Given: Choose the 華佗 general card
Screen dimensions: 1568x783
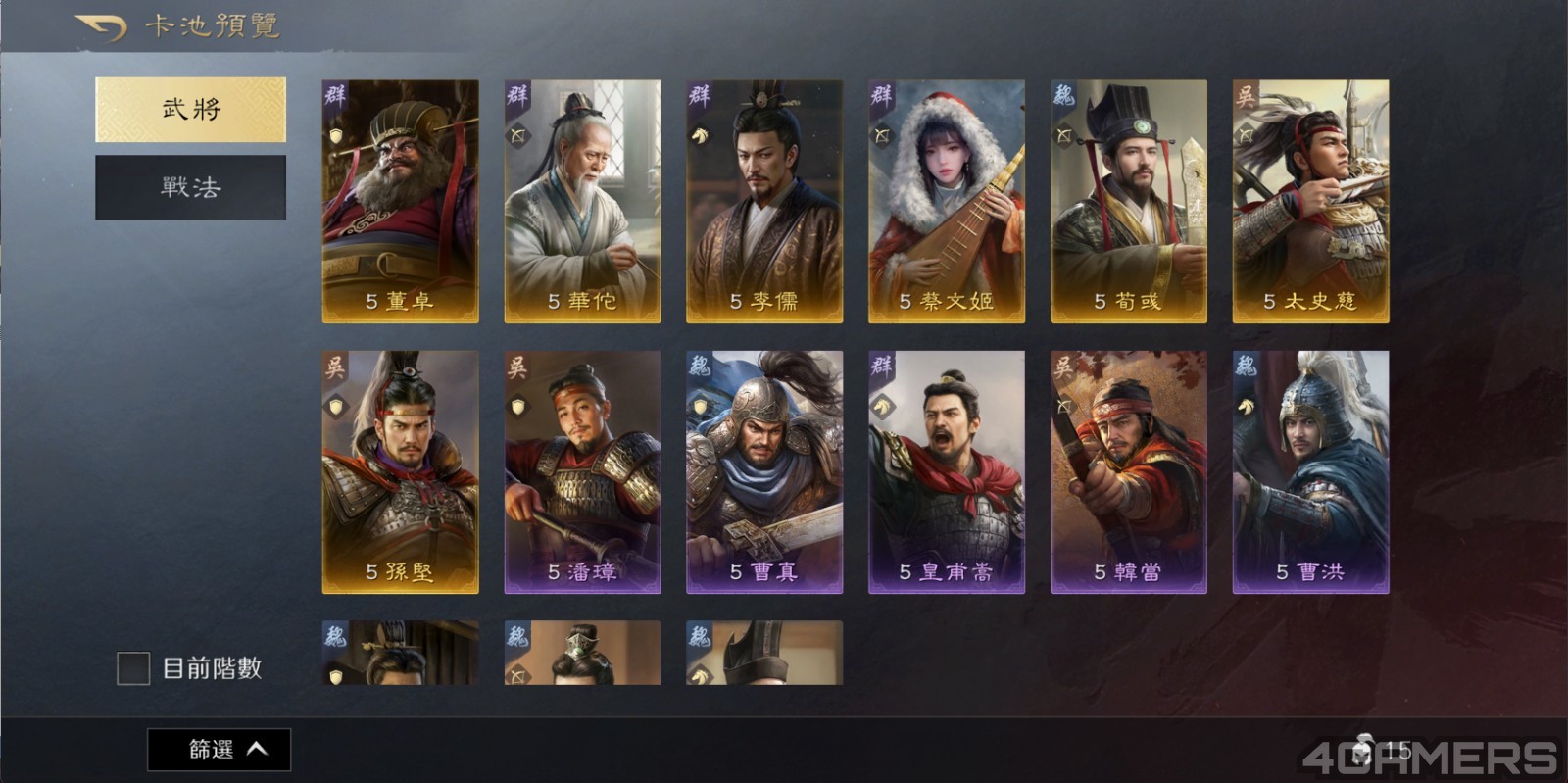Looking at the screenshot, I should pos(582,201).
